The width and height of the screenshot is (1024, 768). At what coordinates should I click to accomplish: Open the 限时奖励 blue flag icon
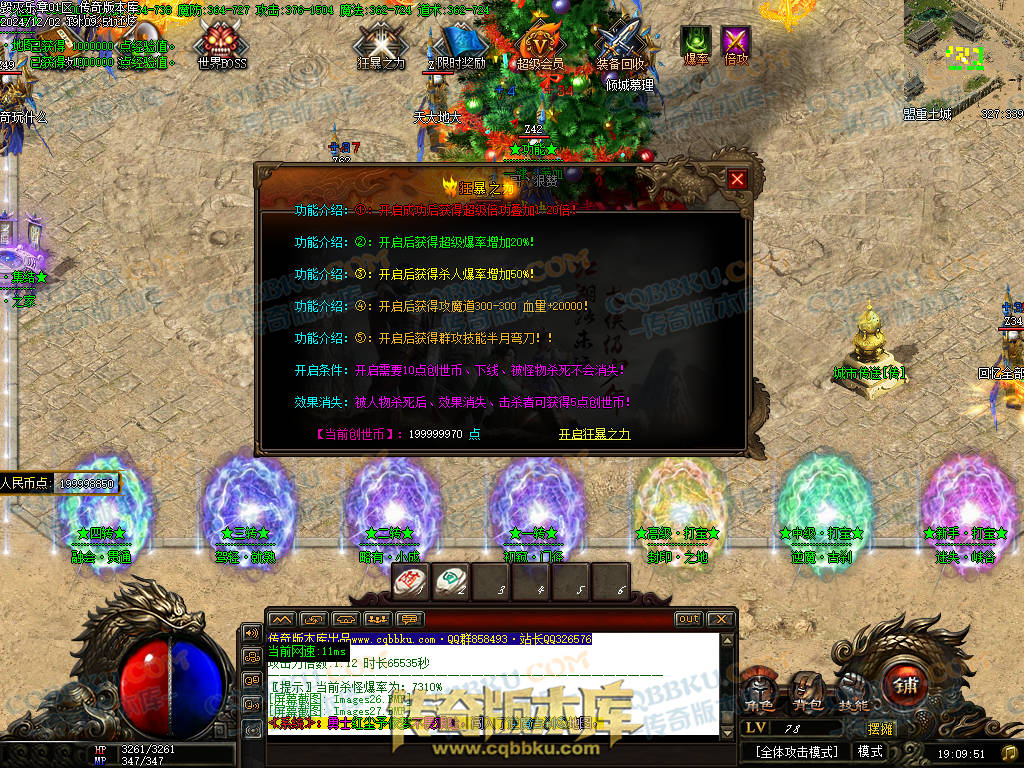[461, 42]
